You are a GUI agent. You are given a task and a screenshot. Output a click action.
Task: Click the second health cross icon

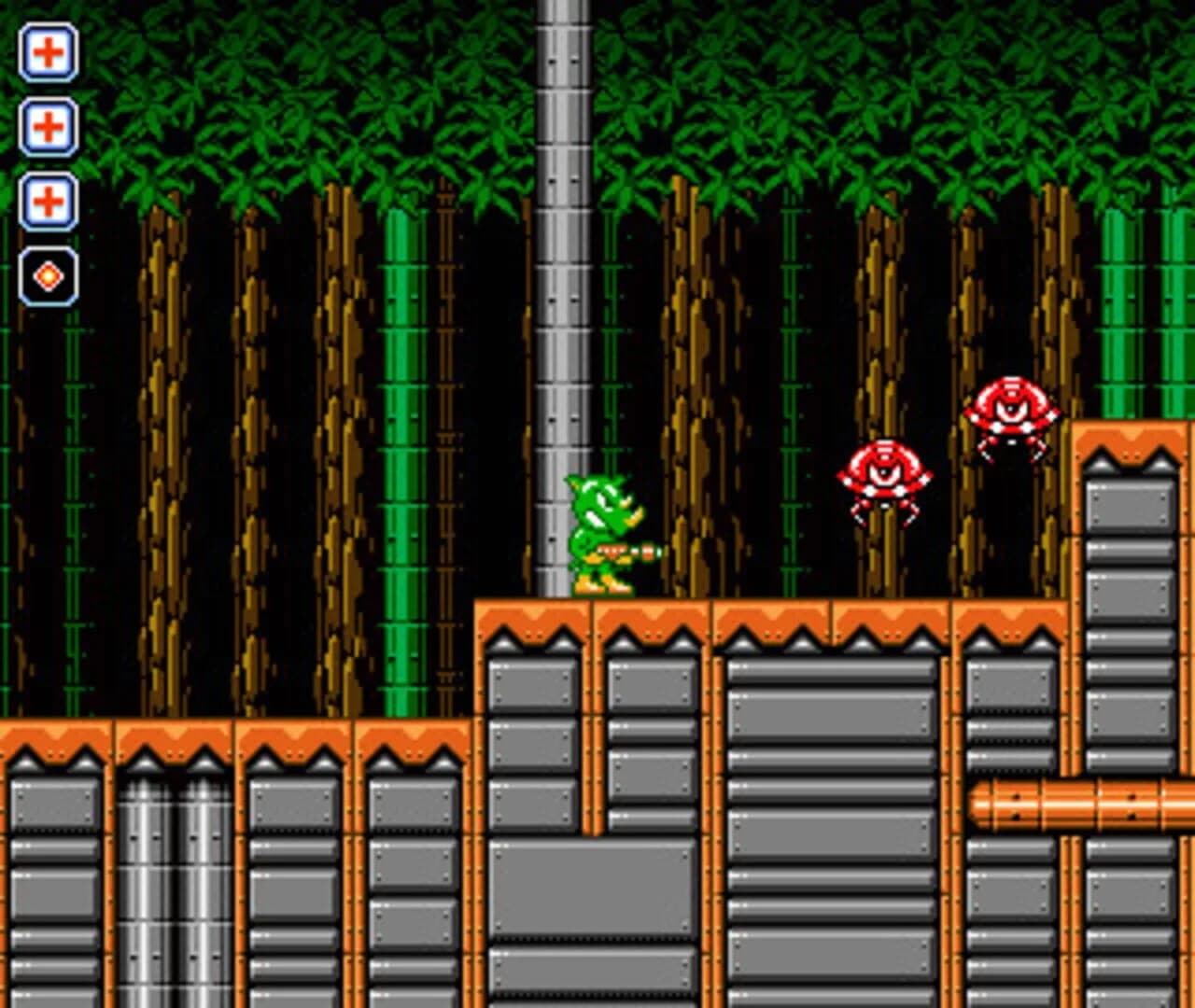(x=49, y=126)
